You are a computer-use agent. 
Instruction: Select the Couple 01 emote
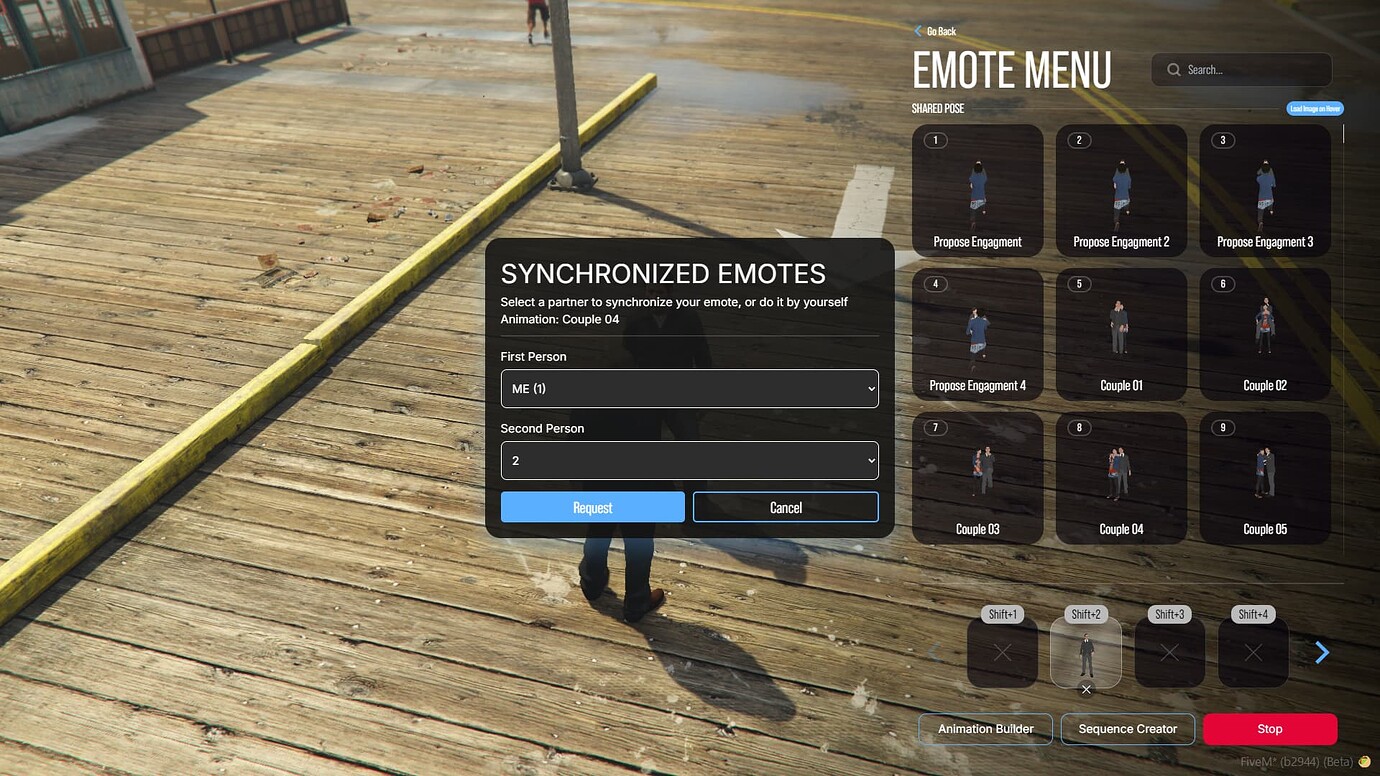1121,333
